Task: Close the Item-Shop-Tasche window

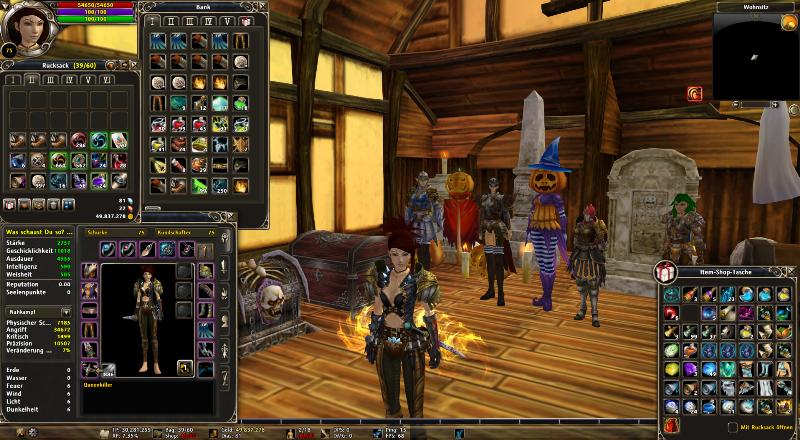Action: [790, 273]
